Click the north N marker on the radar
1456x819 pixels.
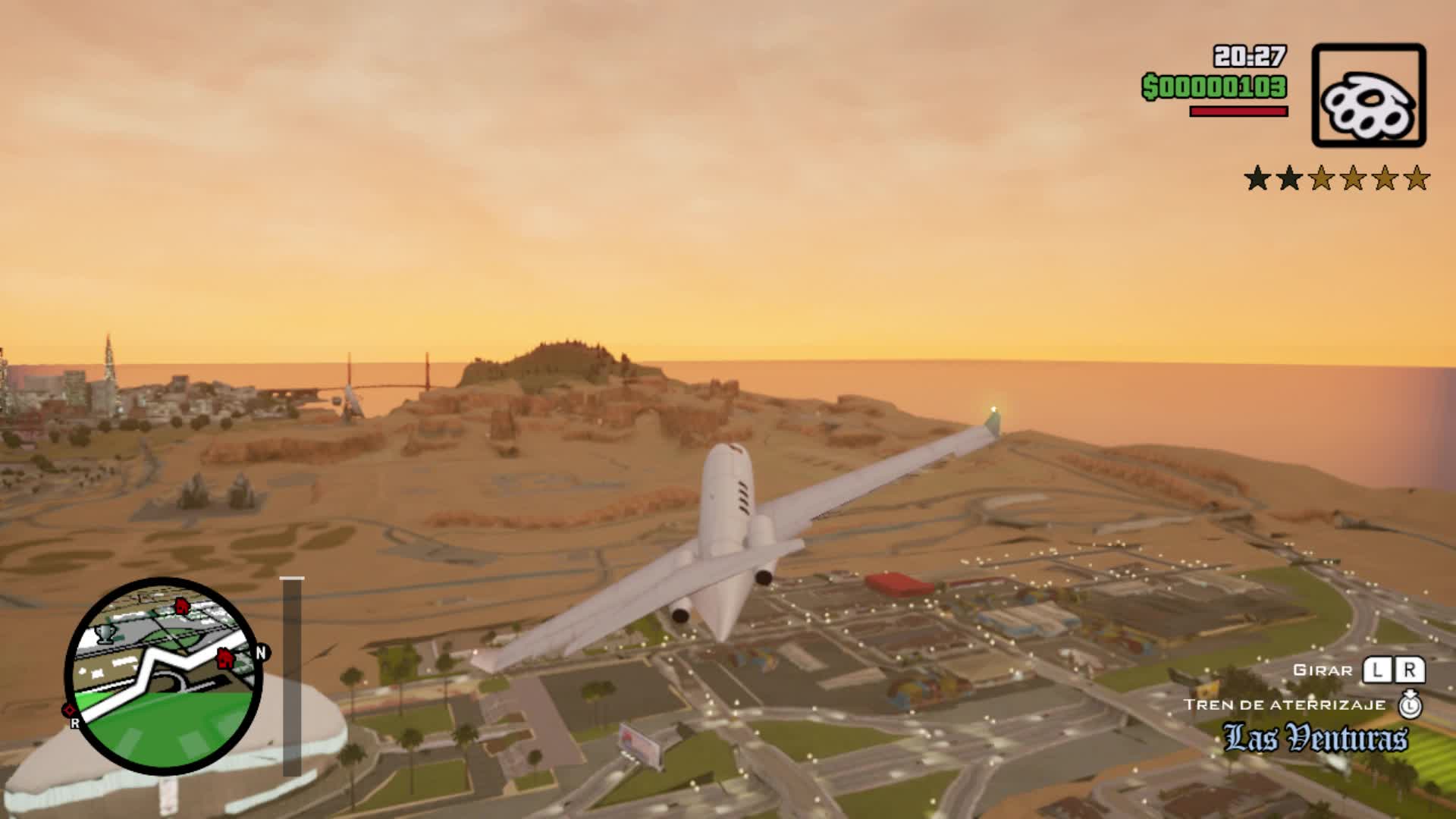pyautogui.click(x=262, y=653)
